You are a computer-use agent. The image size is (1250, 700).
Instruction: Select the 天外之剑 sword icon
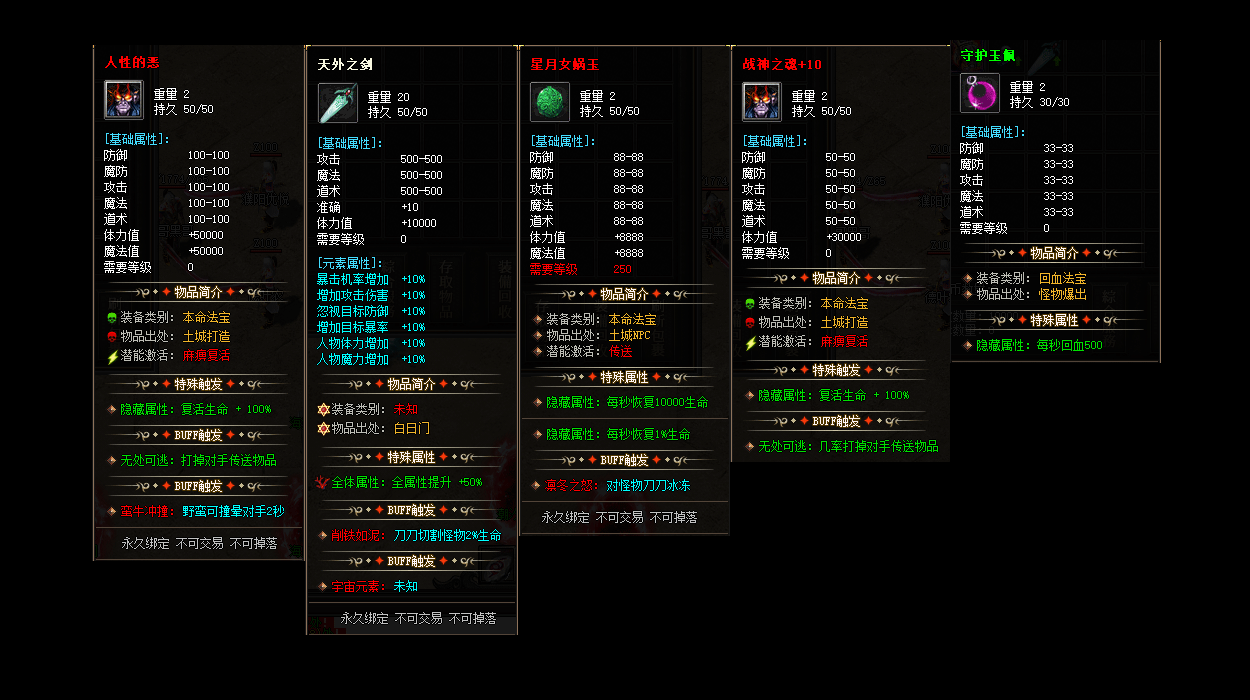(x=337, y=103)
